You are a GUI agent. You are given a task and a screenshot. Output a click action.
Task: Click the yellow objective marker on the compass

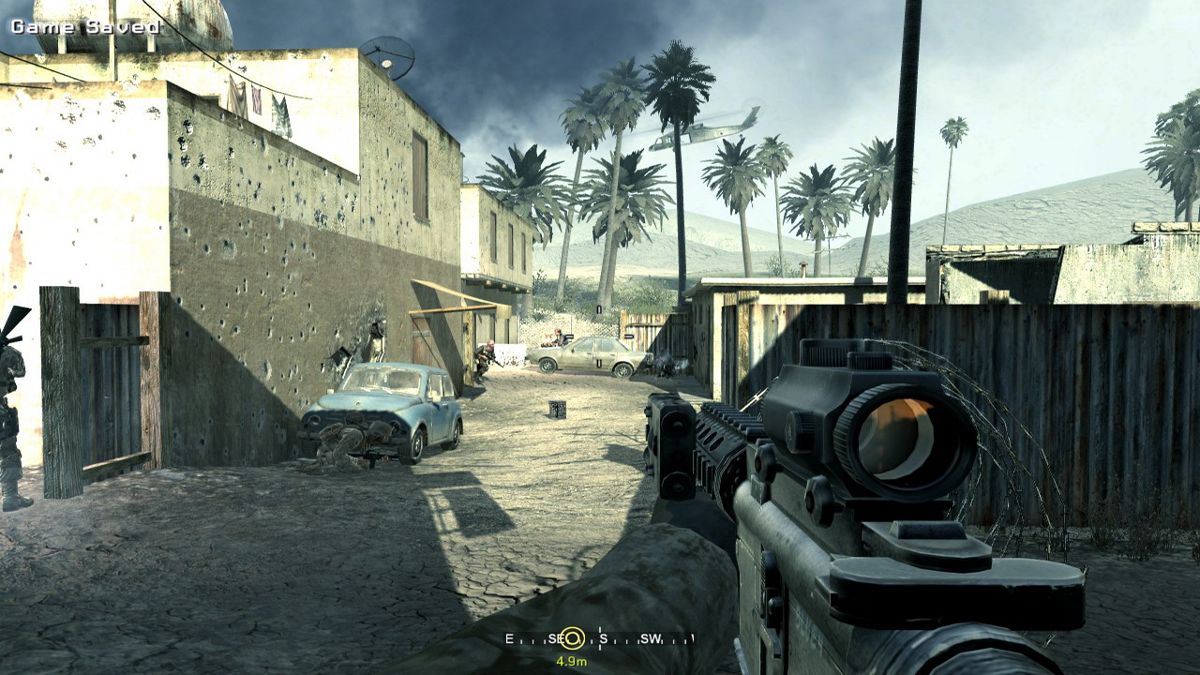pyautogui.click(x=571, y=638)
